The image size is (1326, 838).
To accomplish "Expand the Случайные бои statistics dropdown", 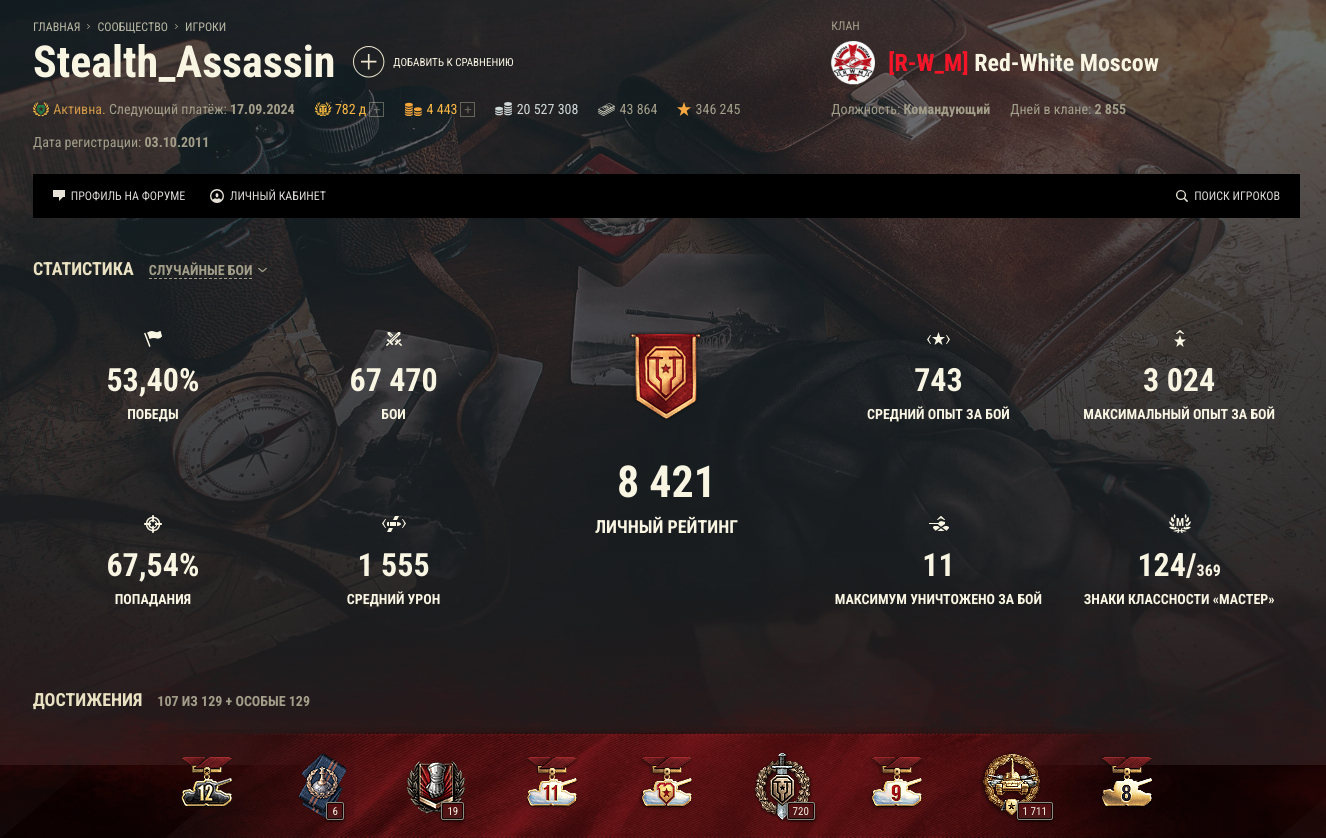I will point(208,270).
